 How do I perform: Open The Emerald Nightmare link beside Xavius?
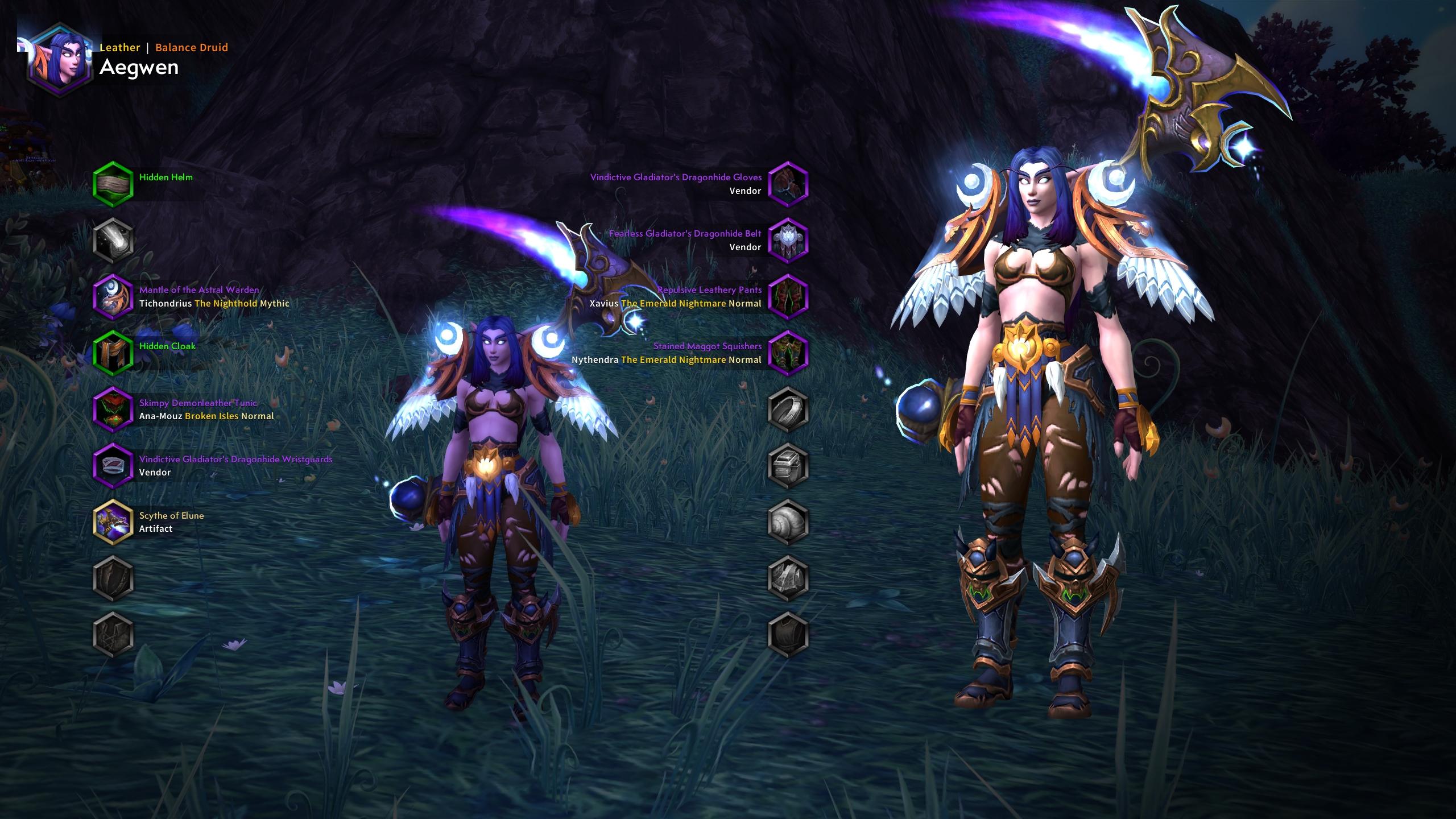pos(673,303)
